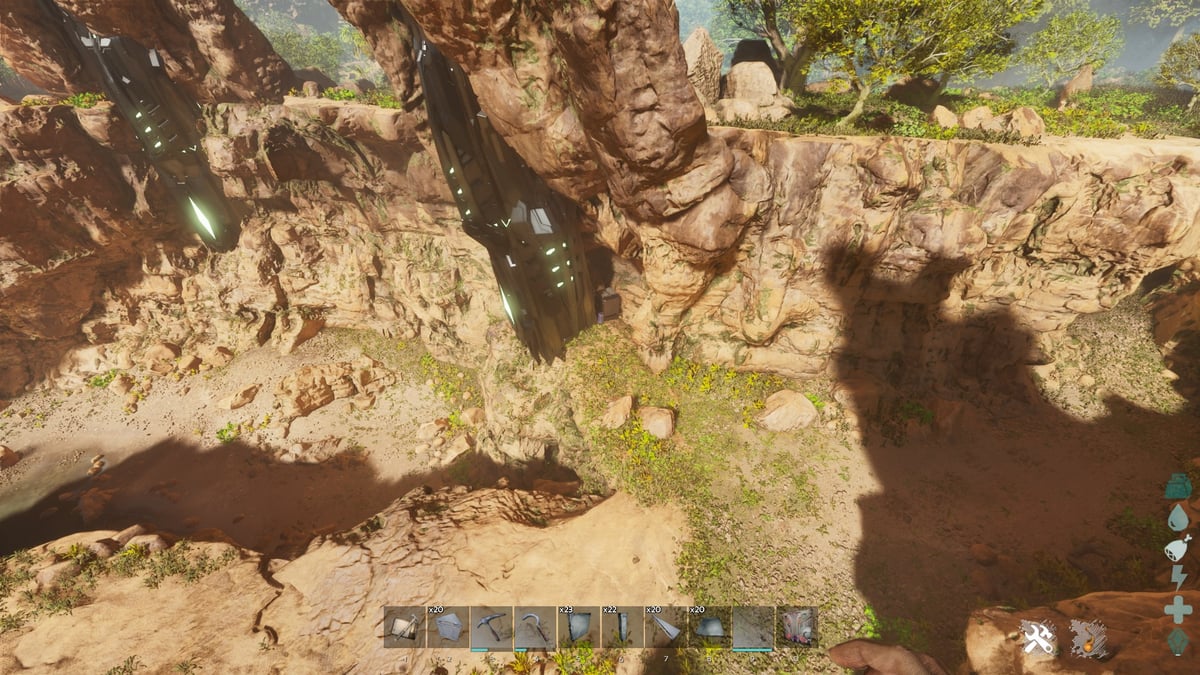Equip the sickle from the hotbar
Screen dimensions: 1200x675
(535, 627)
